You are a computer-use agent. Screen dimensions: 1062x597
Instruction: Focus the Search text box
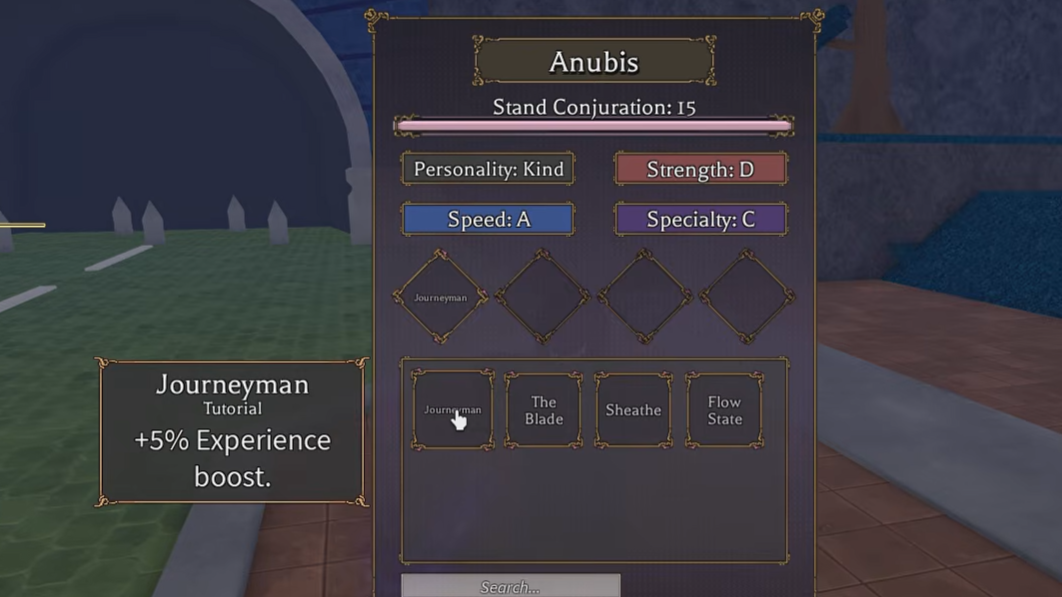click(x=510, y=586)
